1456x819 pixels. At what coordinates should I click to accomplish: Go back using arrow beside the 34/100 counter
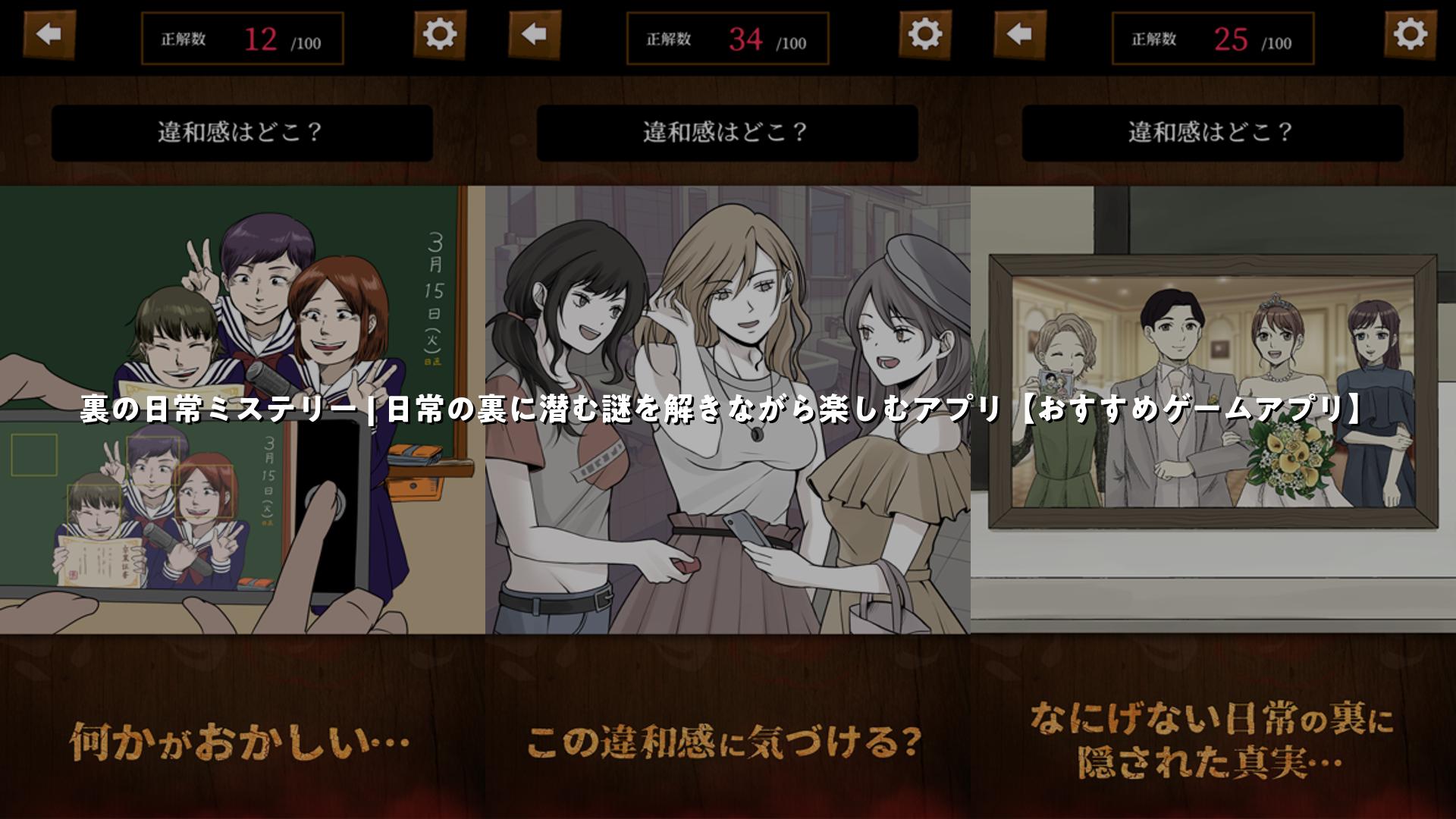coord(535,34)
